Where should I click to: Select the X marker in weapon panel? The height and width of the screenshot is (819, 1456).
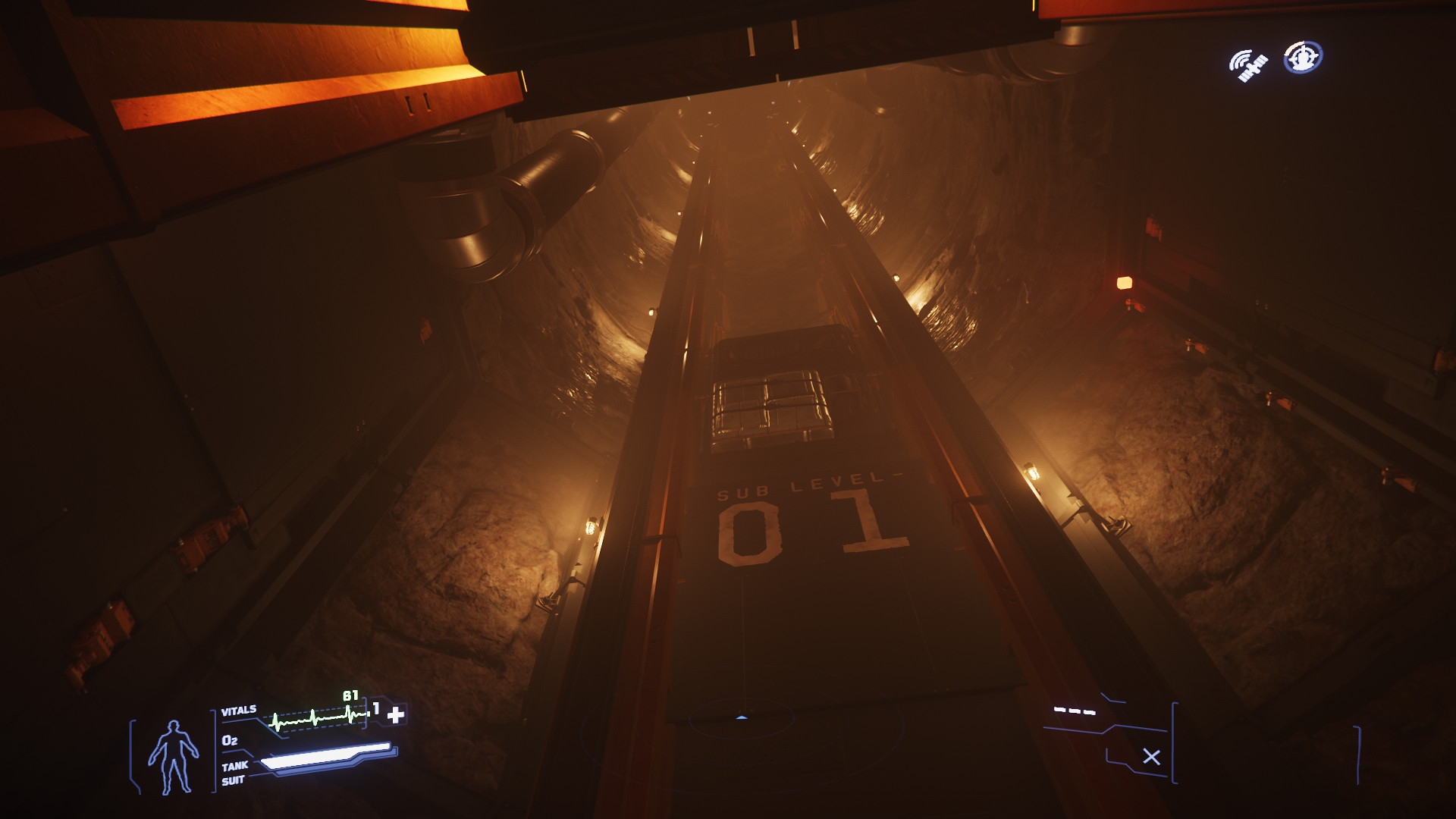(x=1151, y=757)
